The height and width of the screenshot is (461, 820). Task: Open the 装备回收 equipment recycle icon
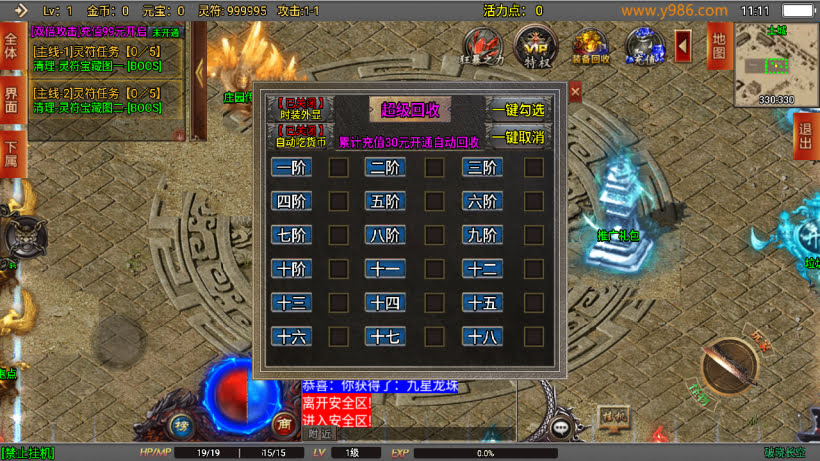click(590, 45)
